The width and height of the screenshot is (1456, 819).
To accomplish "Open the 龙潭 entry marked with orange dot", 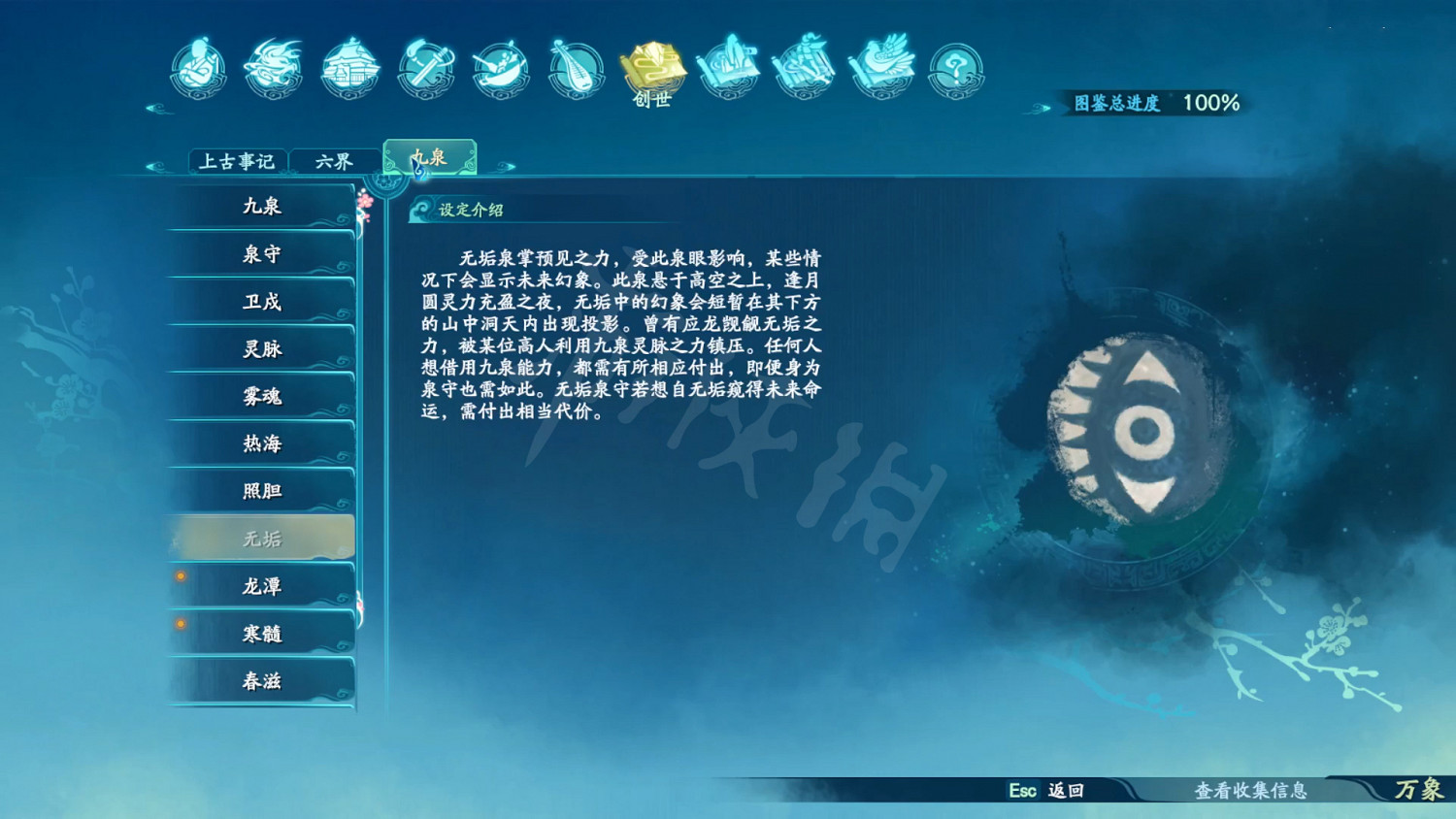I will pos(260,586).
